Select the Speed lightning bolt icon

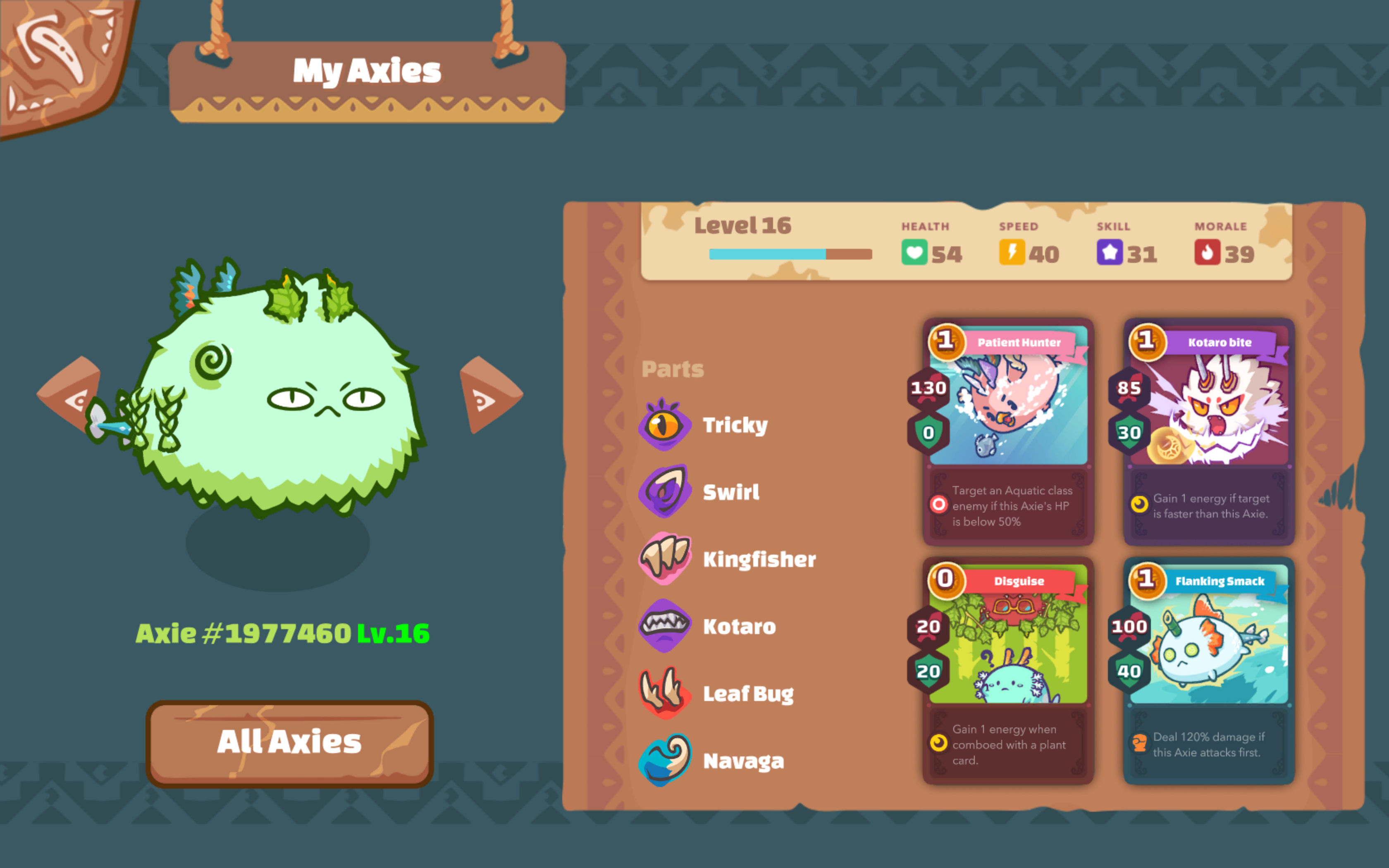[1012, 253]
